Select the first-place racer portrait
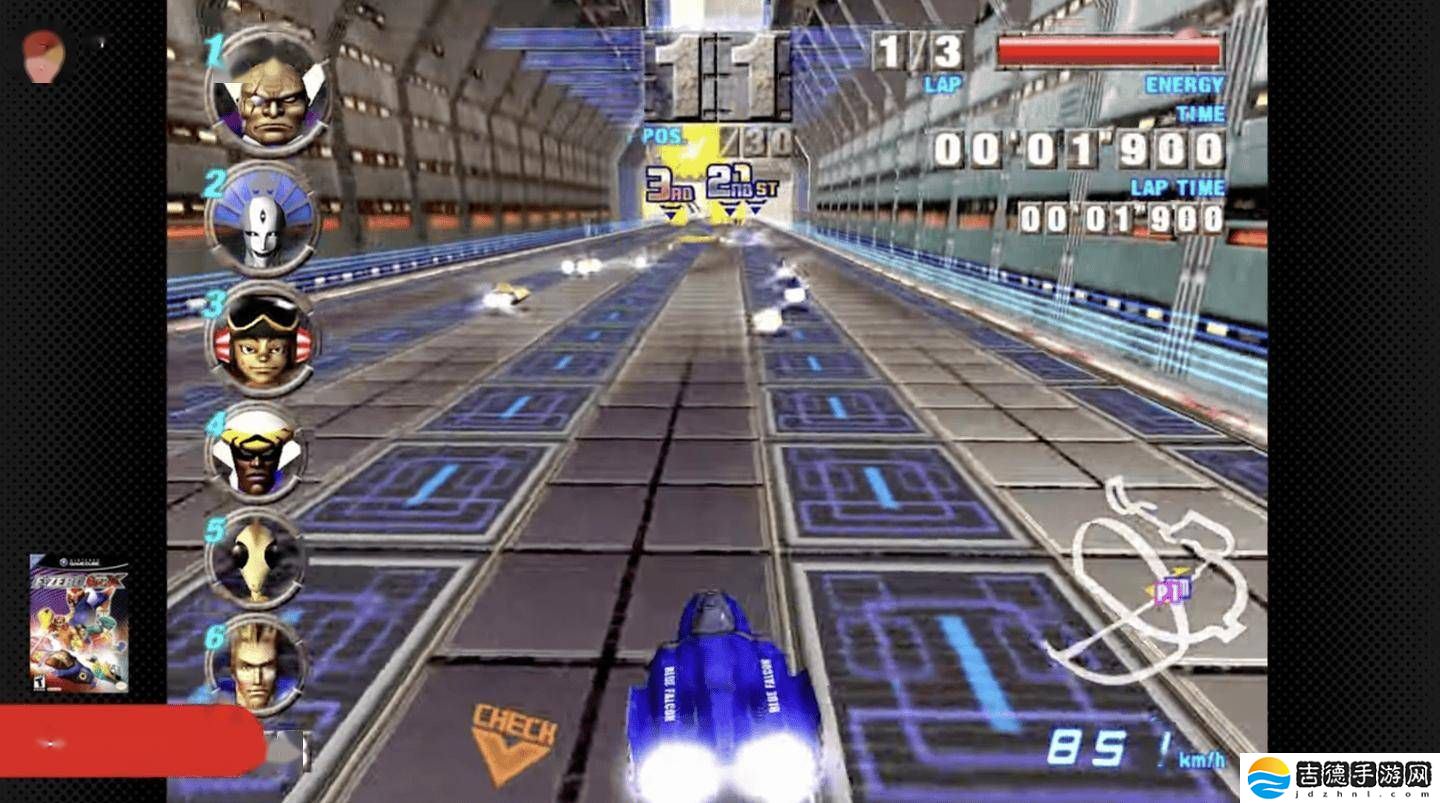Viewport: 1440px width, 803px height. 268,93
